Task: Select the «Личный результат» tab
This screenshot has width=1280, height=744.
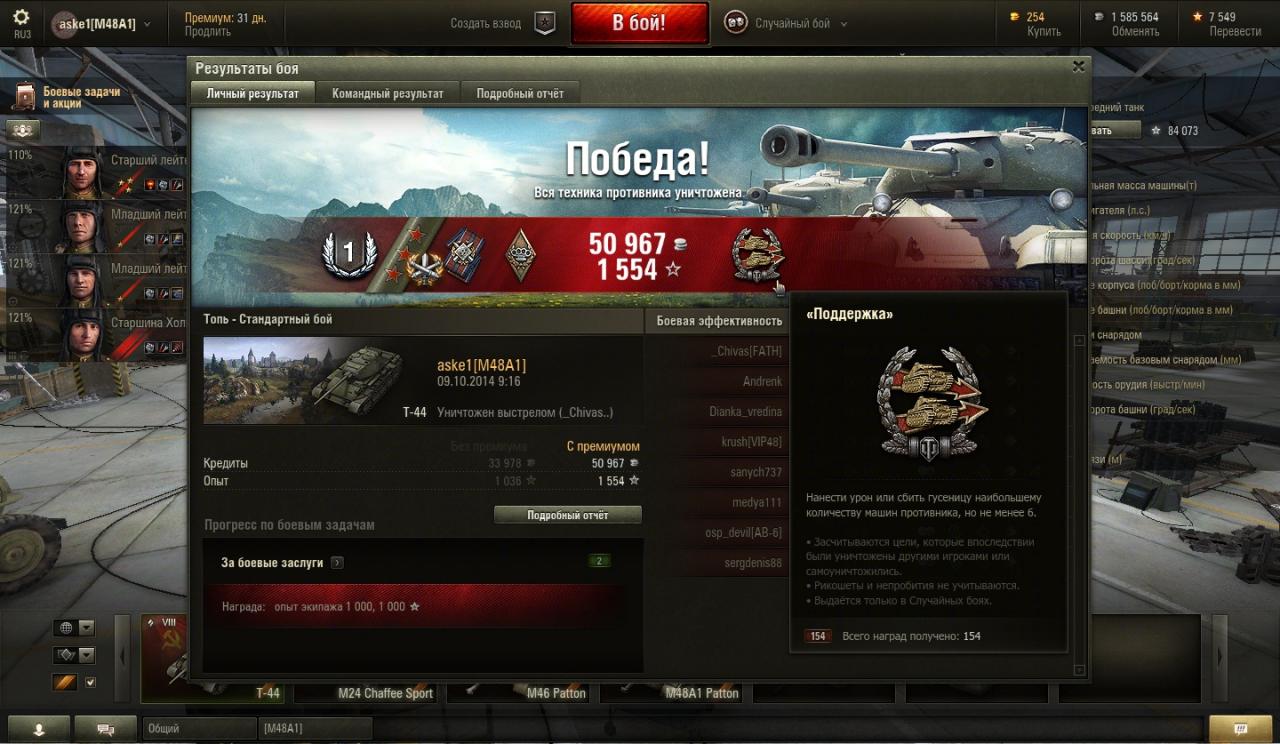Action: point(252,93)
